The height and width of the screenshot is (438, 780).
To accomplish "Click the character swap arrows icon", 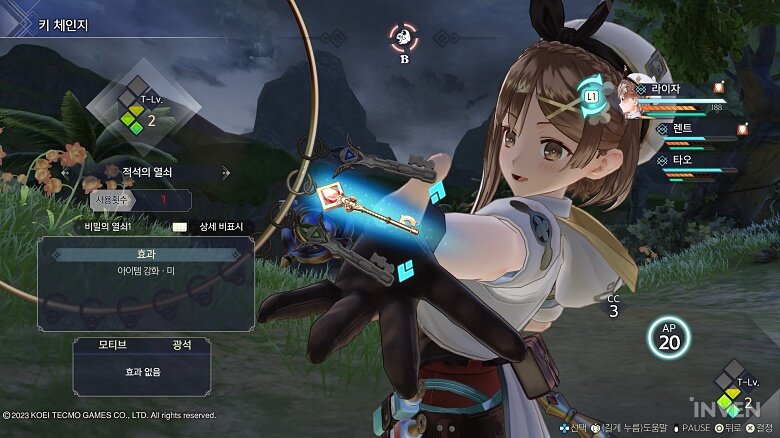I will tap(590, 96).
